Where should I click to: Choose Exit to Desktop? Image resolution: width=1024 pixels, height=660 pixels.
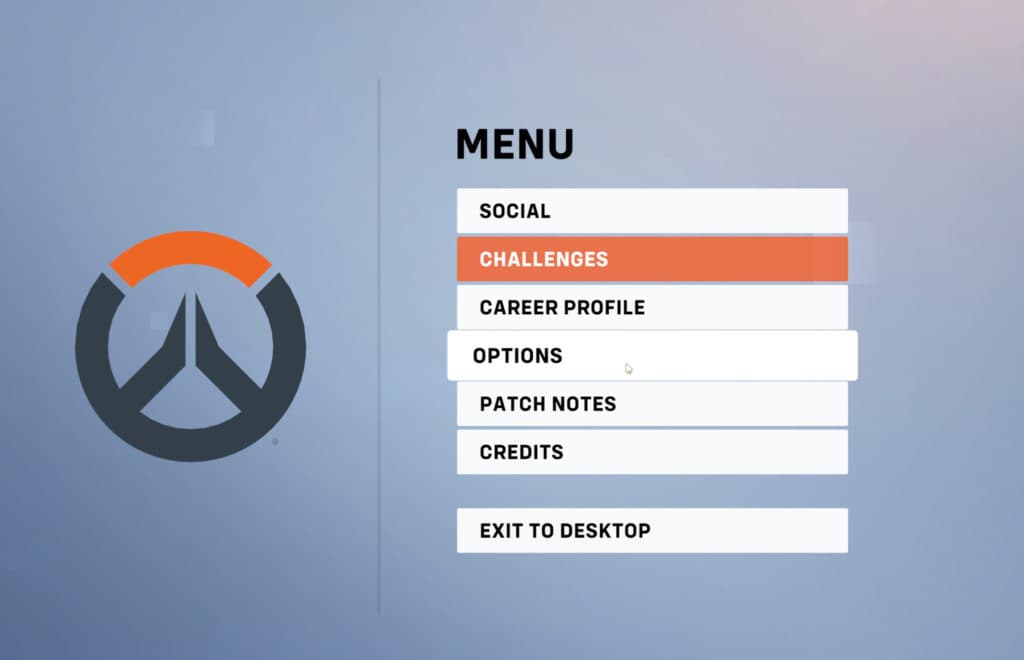pyautogui.click(x=652, y=530)
